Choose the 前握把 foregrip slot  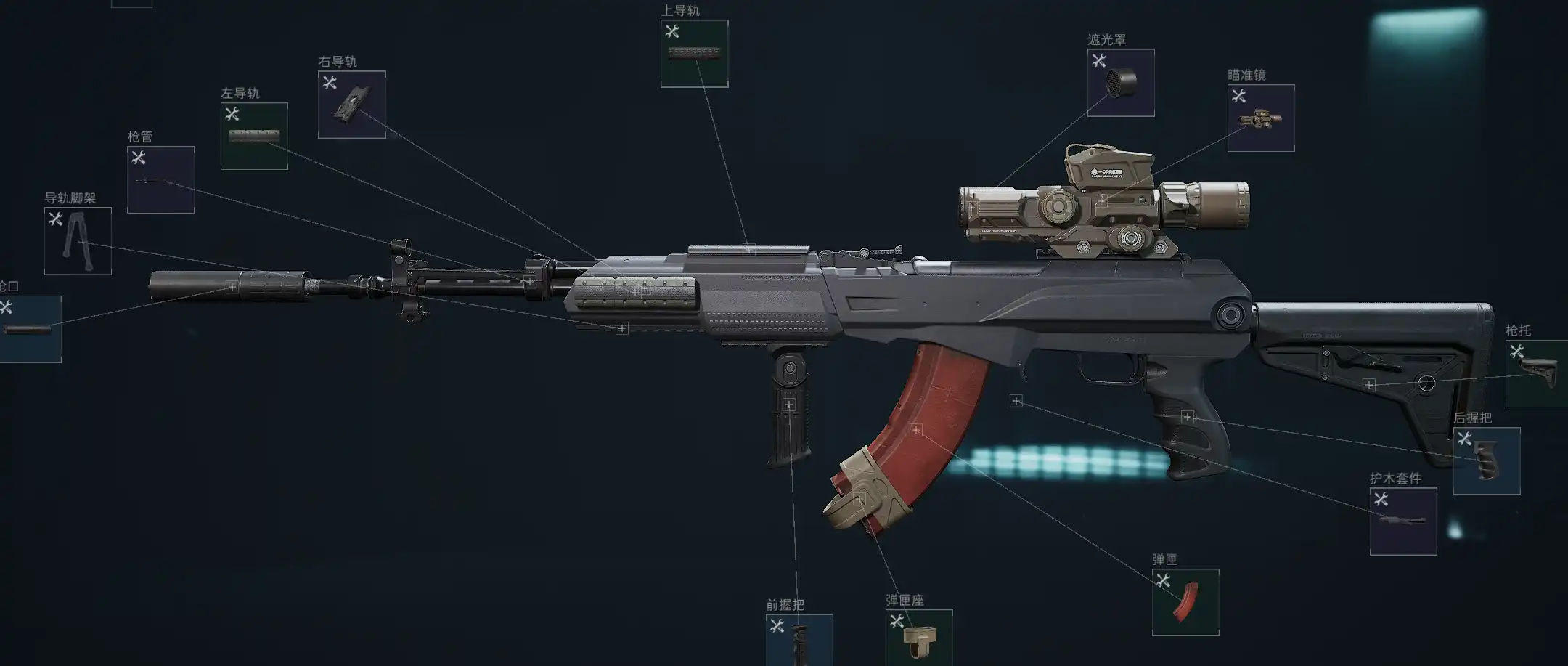[x=799, y=639]
